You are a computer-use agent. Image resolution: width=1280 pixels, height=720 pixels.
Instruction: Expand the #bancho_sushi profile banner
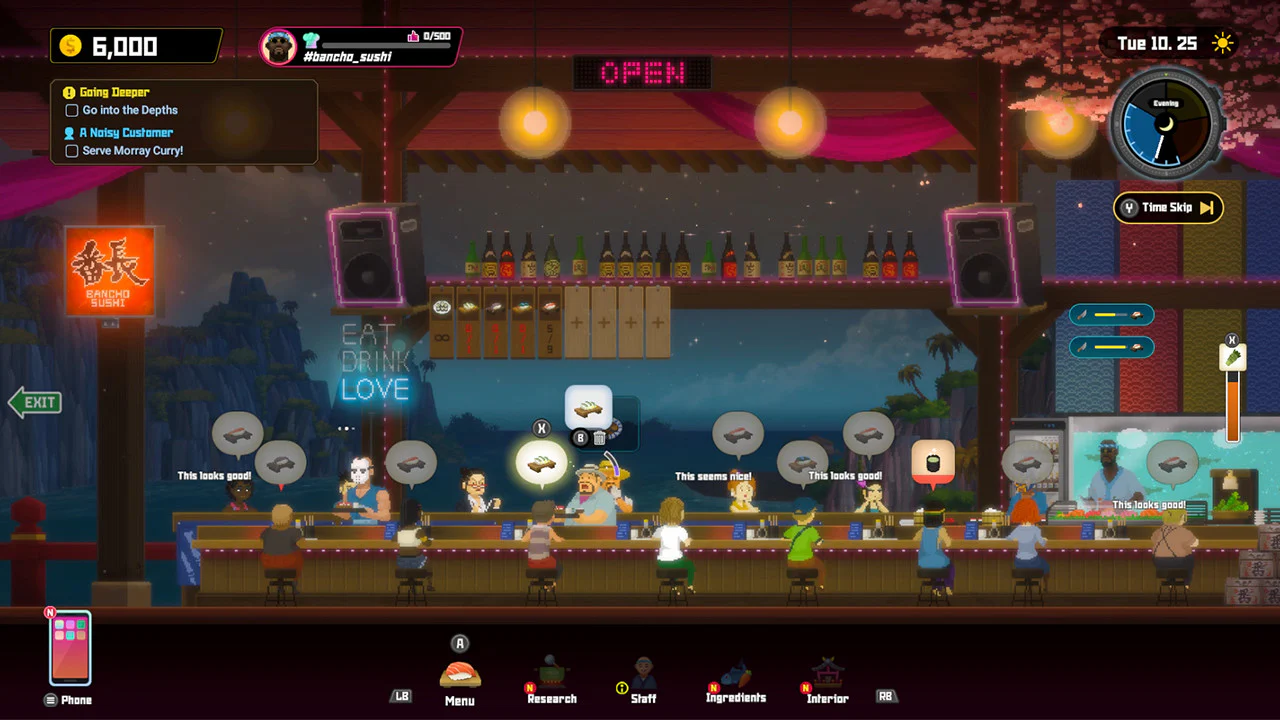click(360, 44)
